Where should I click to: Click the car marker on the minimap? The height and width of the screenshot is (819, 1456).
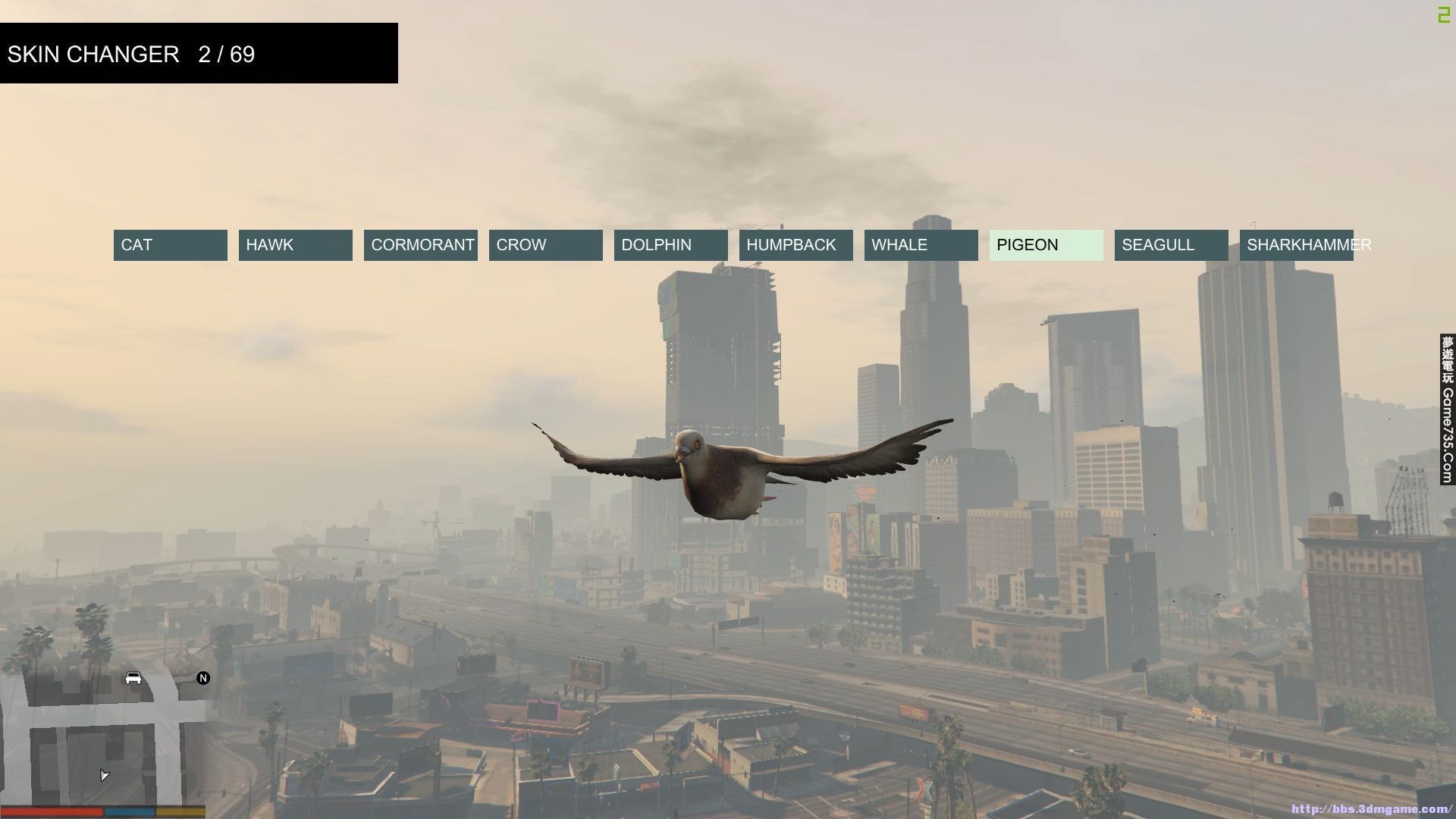[133, 678]
